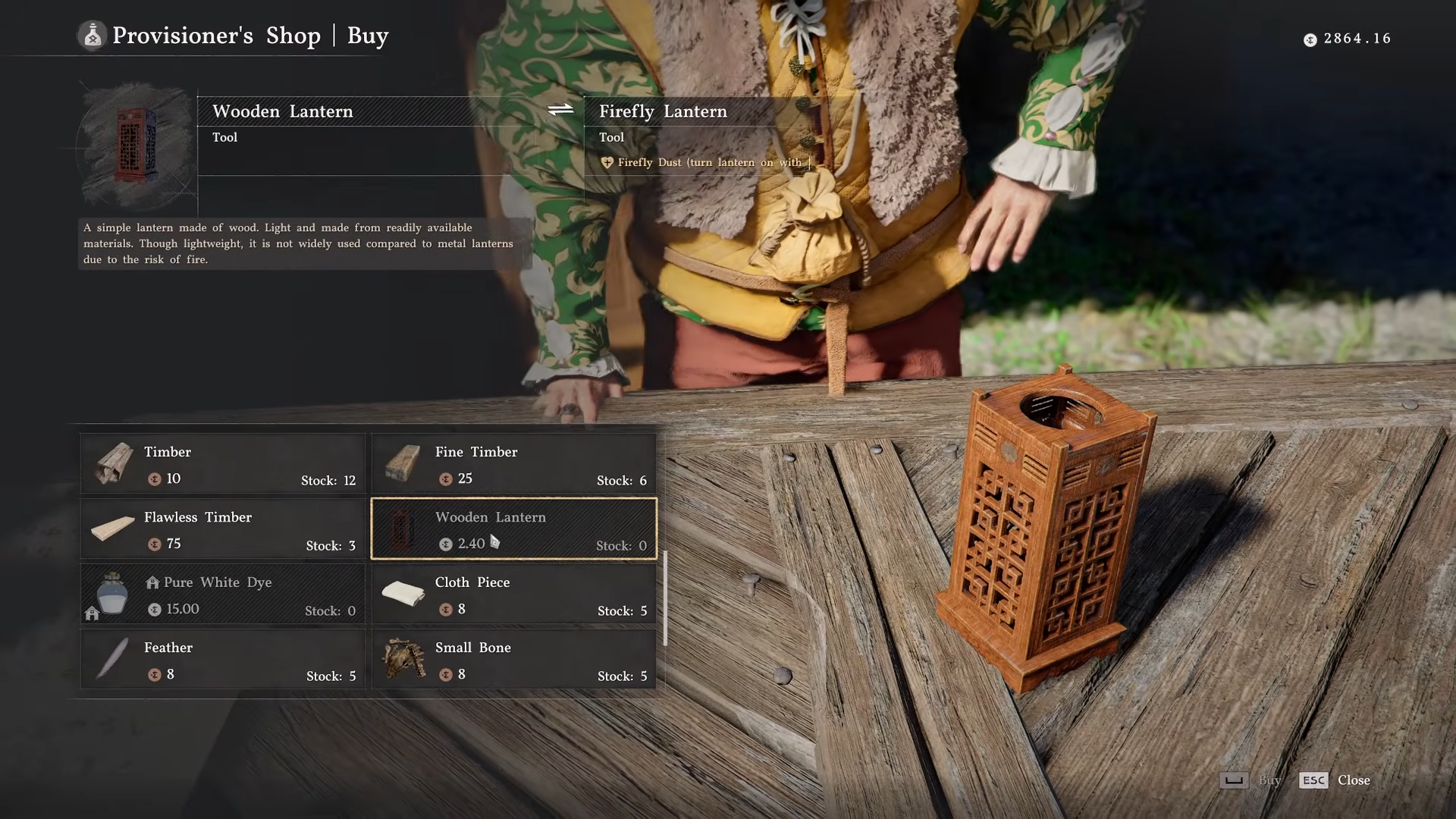The image size is (1456, 819).
Task: Choose Fine Timber from the shop list
Action: [513, 464]
